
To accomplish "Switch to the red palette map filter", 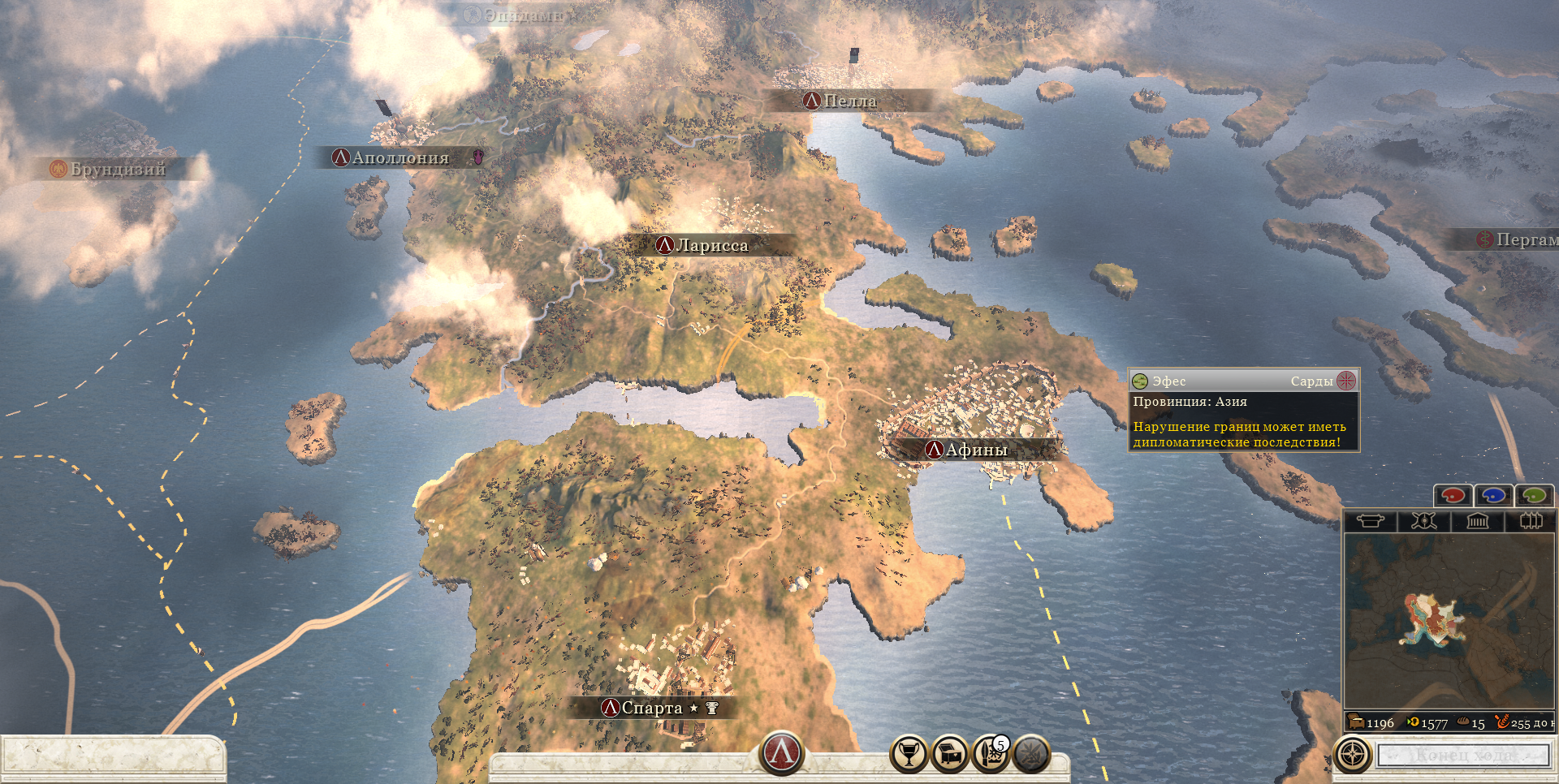I will [1453, 495].
